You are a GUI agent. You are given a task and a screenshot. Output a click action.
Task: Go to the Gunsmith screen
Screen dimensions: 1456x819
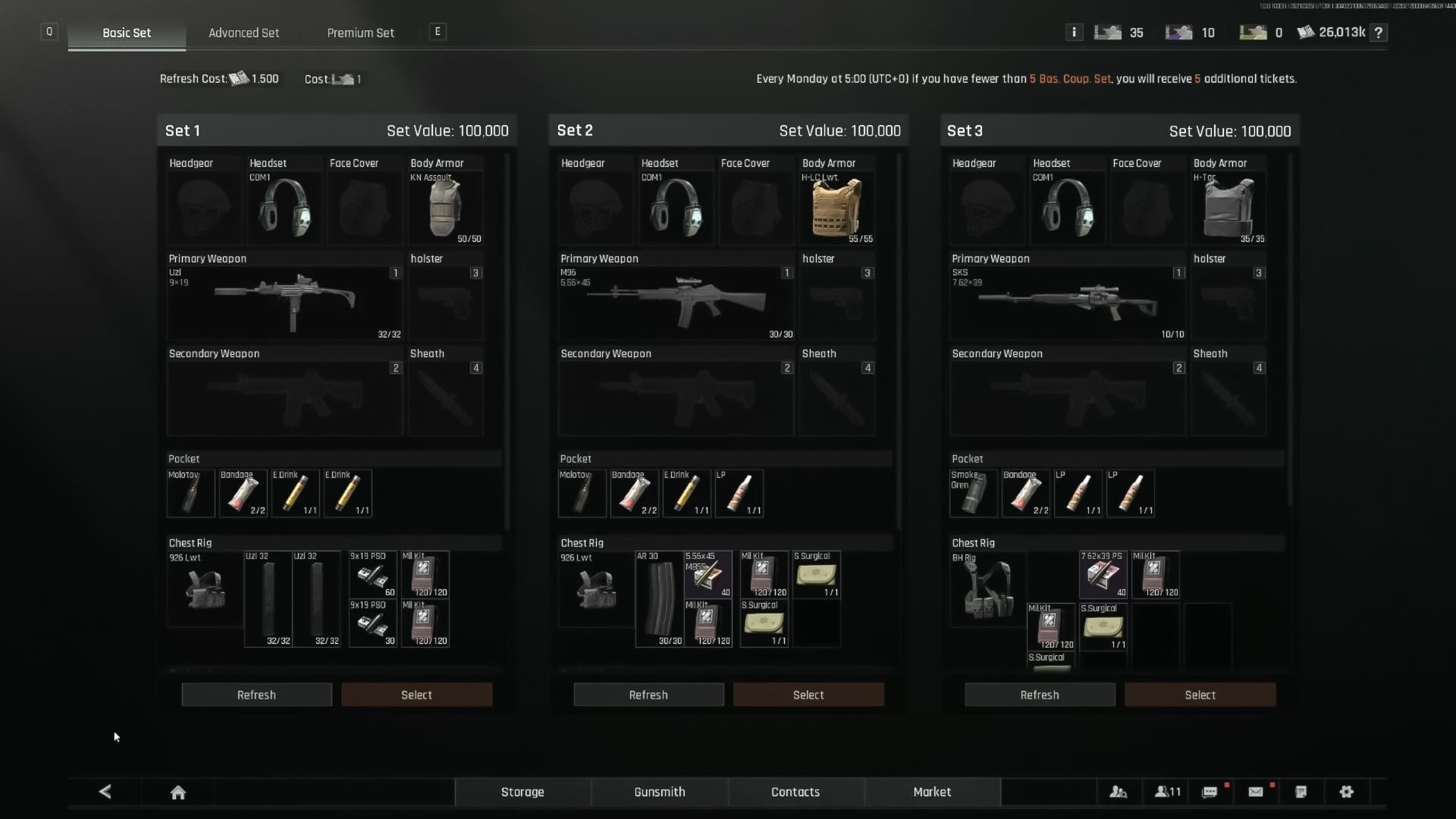[660, 792]
